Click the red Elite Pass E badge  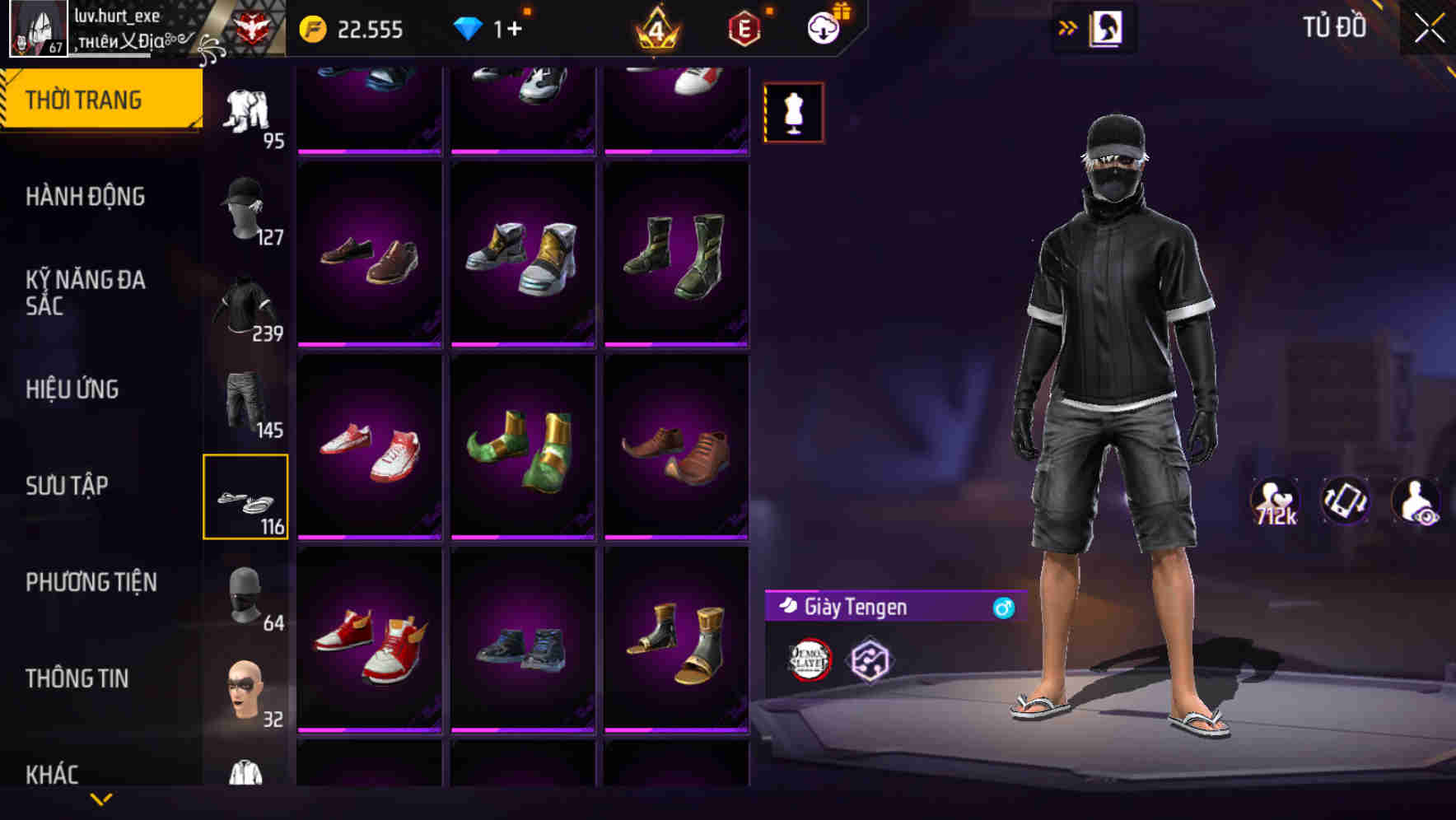pyautogui.click(x=744, y=27)
